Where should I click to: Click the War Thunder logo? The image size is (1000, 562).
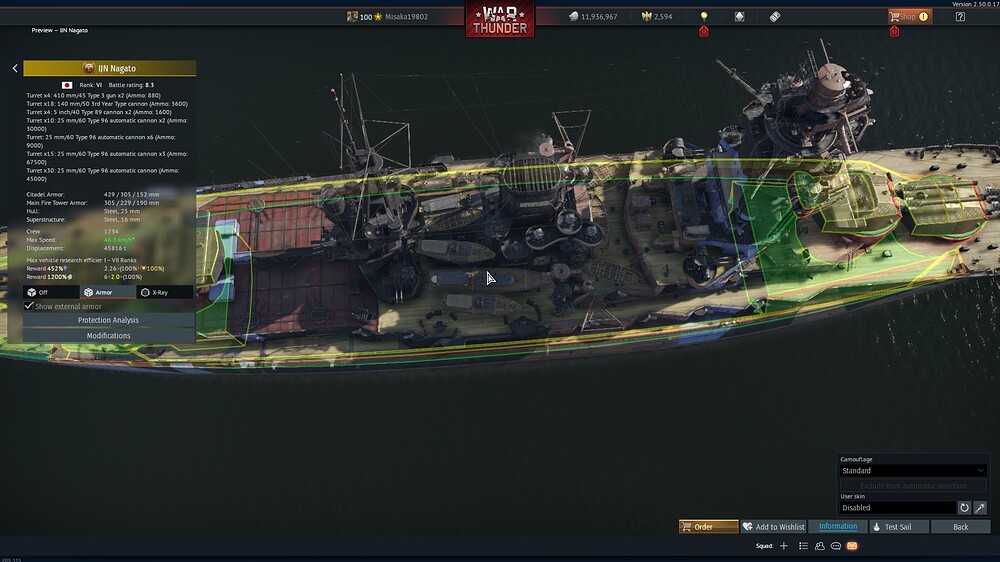click(x=499, y=19)
